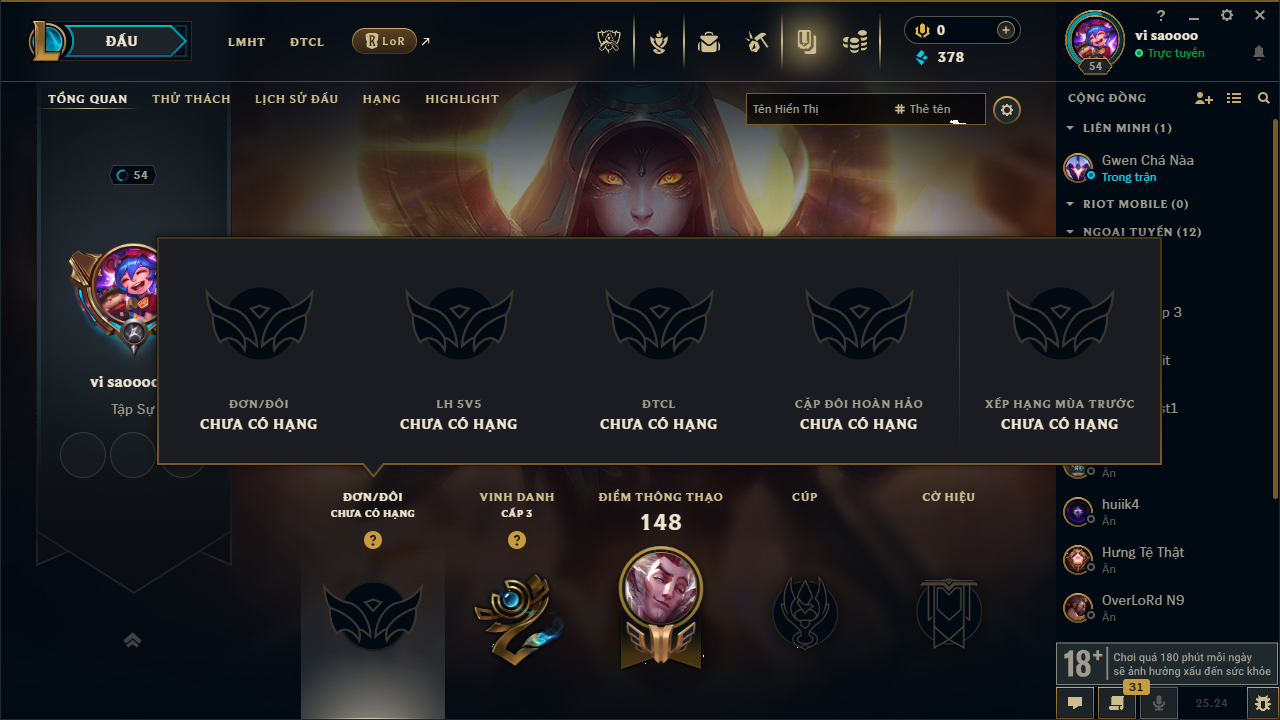Add currency with the plus button
Screen dimensions: 1280x720
(x=1005, y=30)
